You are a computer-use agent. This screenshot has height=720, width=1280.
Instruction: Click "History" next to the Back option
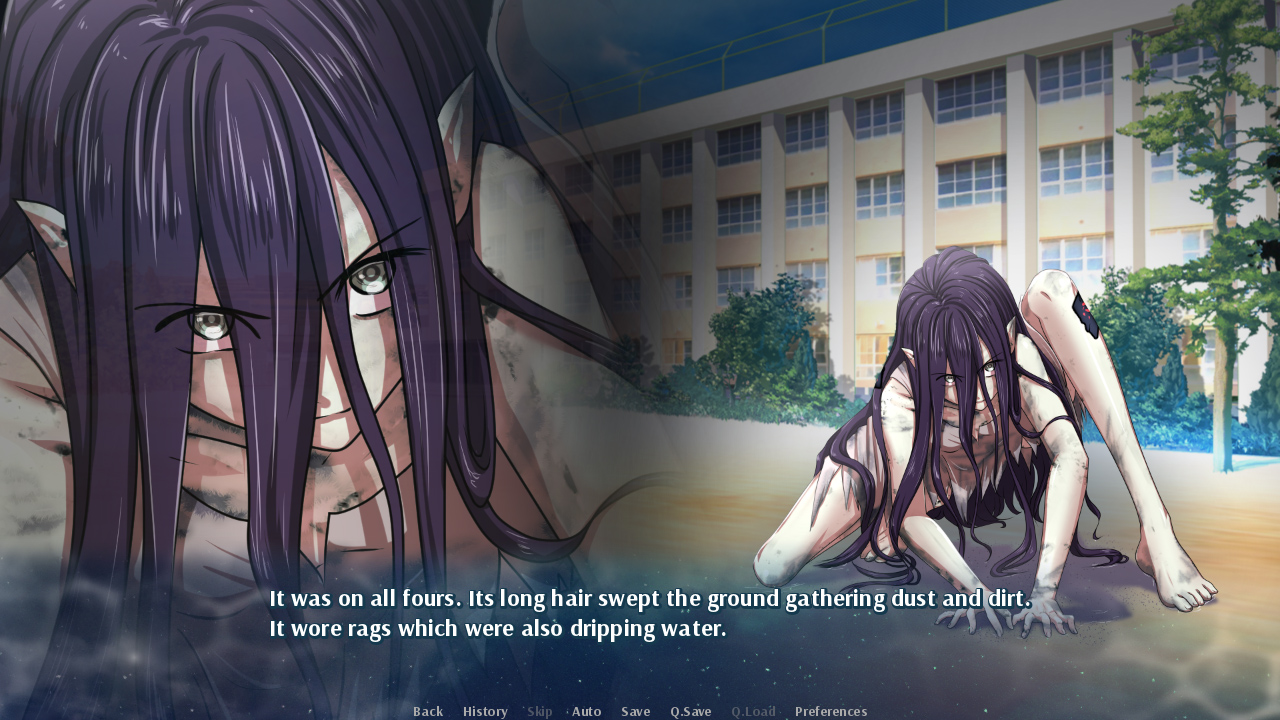[x=484, y=710]
